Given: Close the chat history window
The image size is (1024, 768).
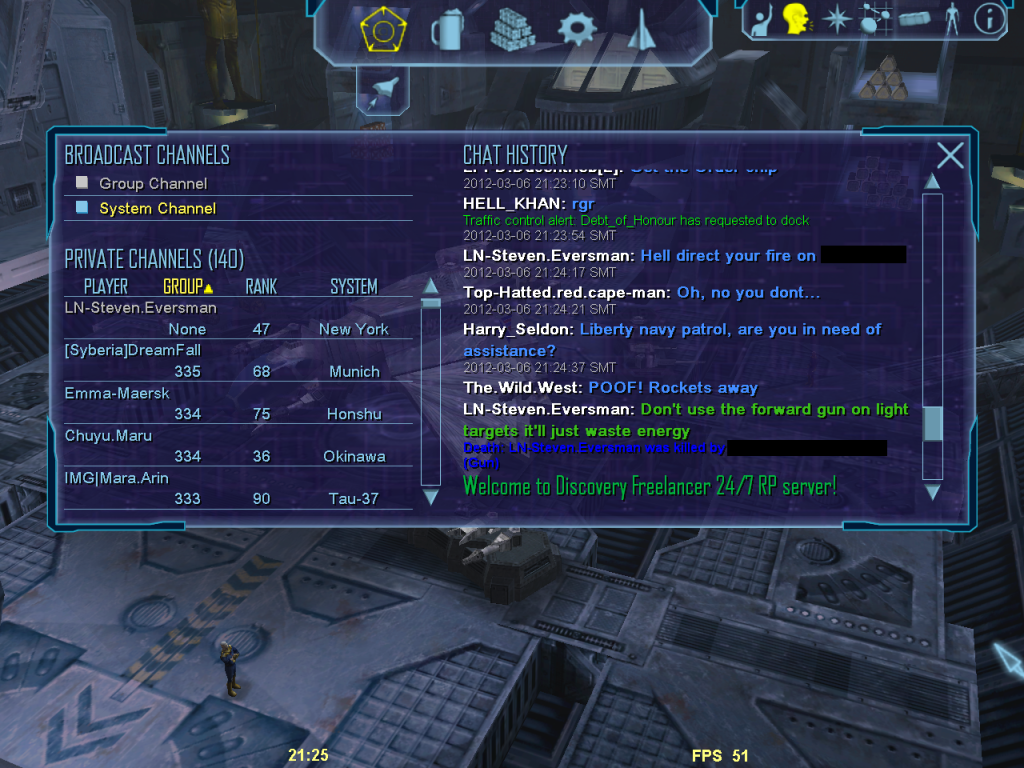Looking at the screenshot, I should coord(950,155).
